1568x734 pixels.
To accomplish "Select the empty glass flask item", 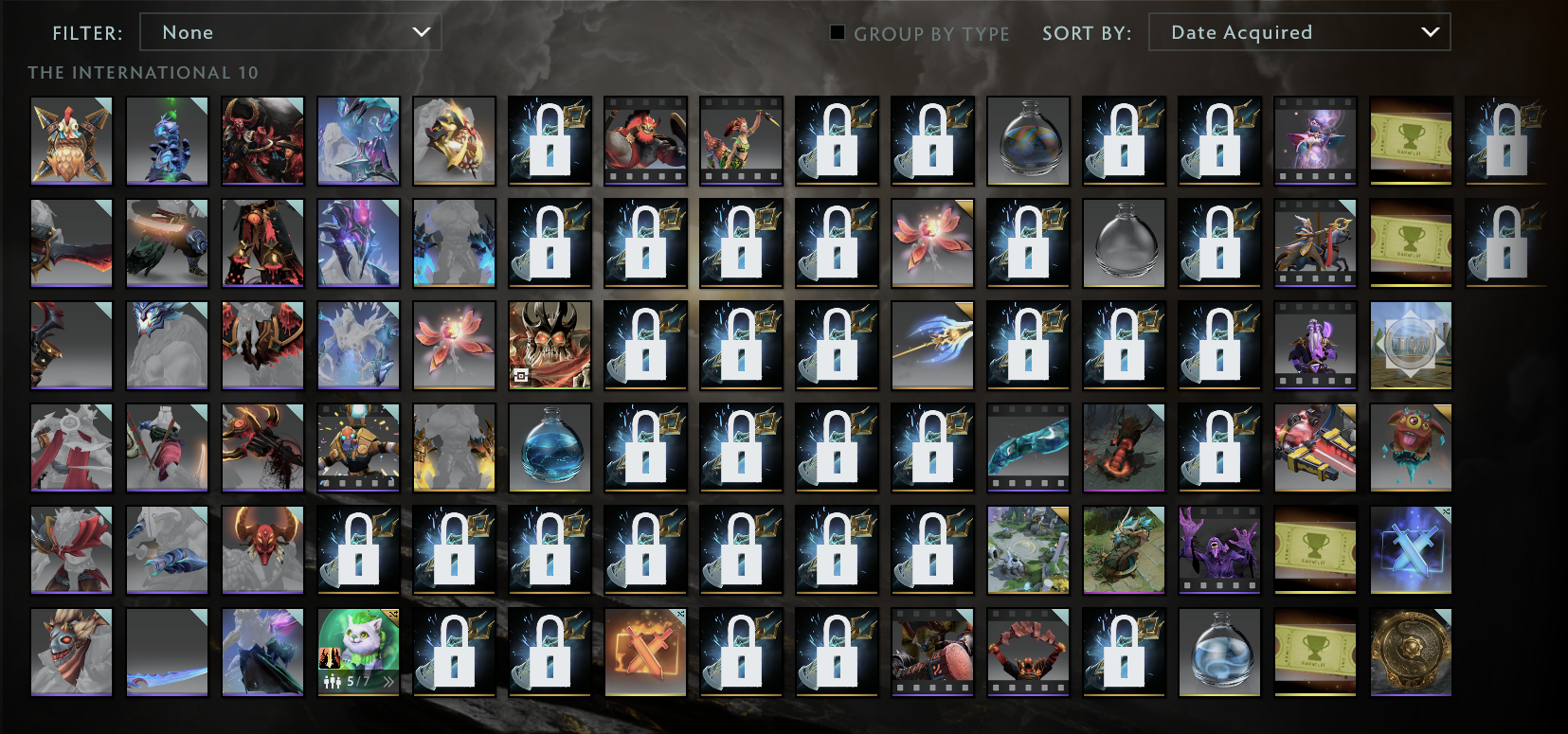I will pyautogui.click(x=1124, y=243).
